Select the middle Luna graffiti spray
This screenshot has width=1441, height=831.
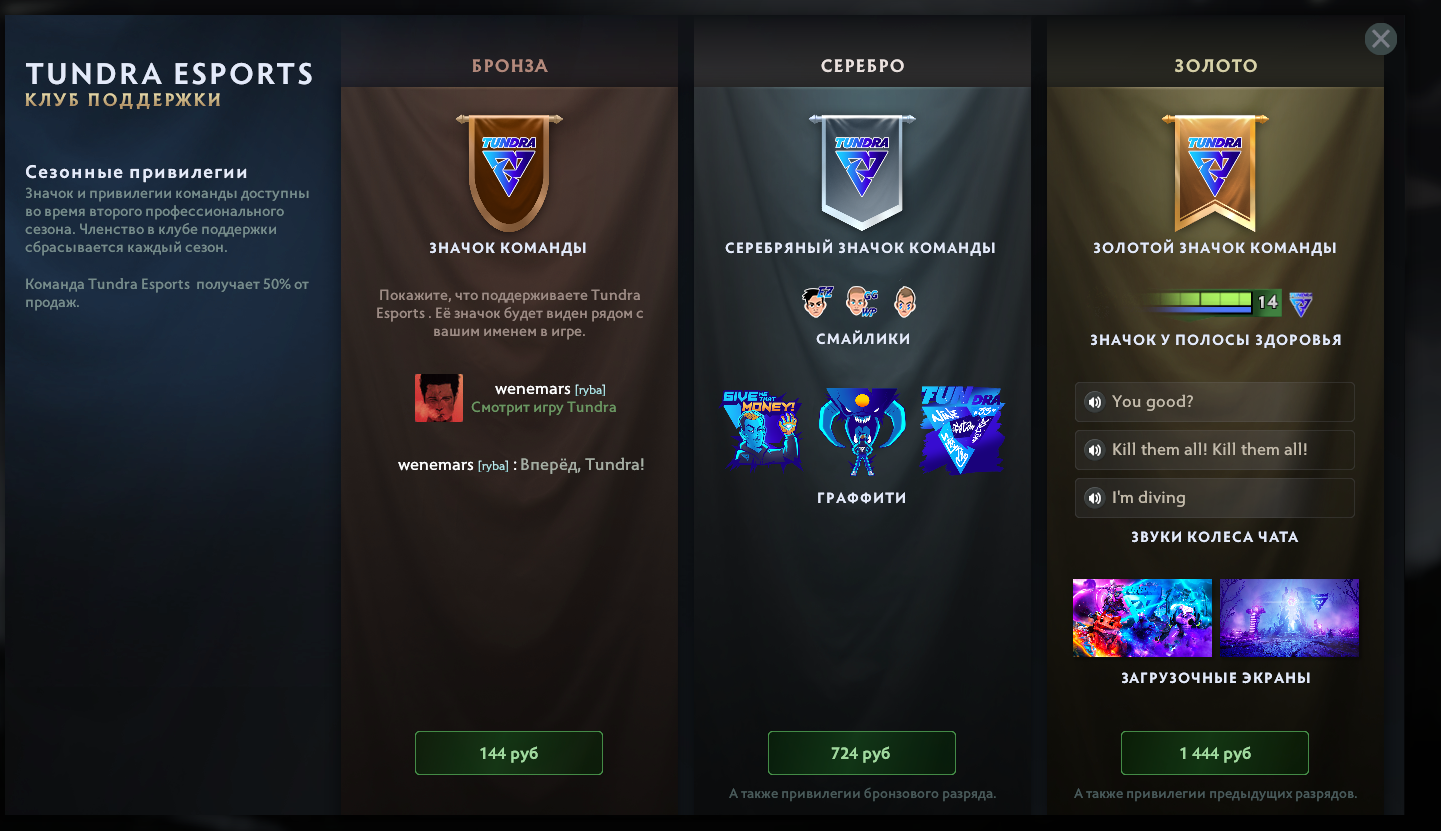pyautogui.click(x=862, y=428)
